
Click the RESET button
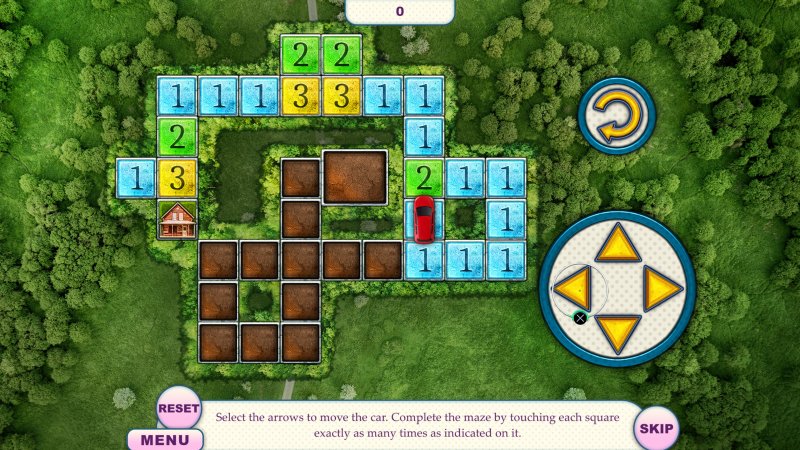(179, 408)
